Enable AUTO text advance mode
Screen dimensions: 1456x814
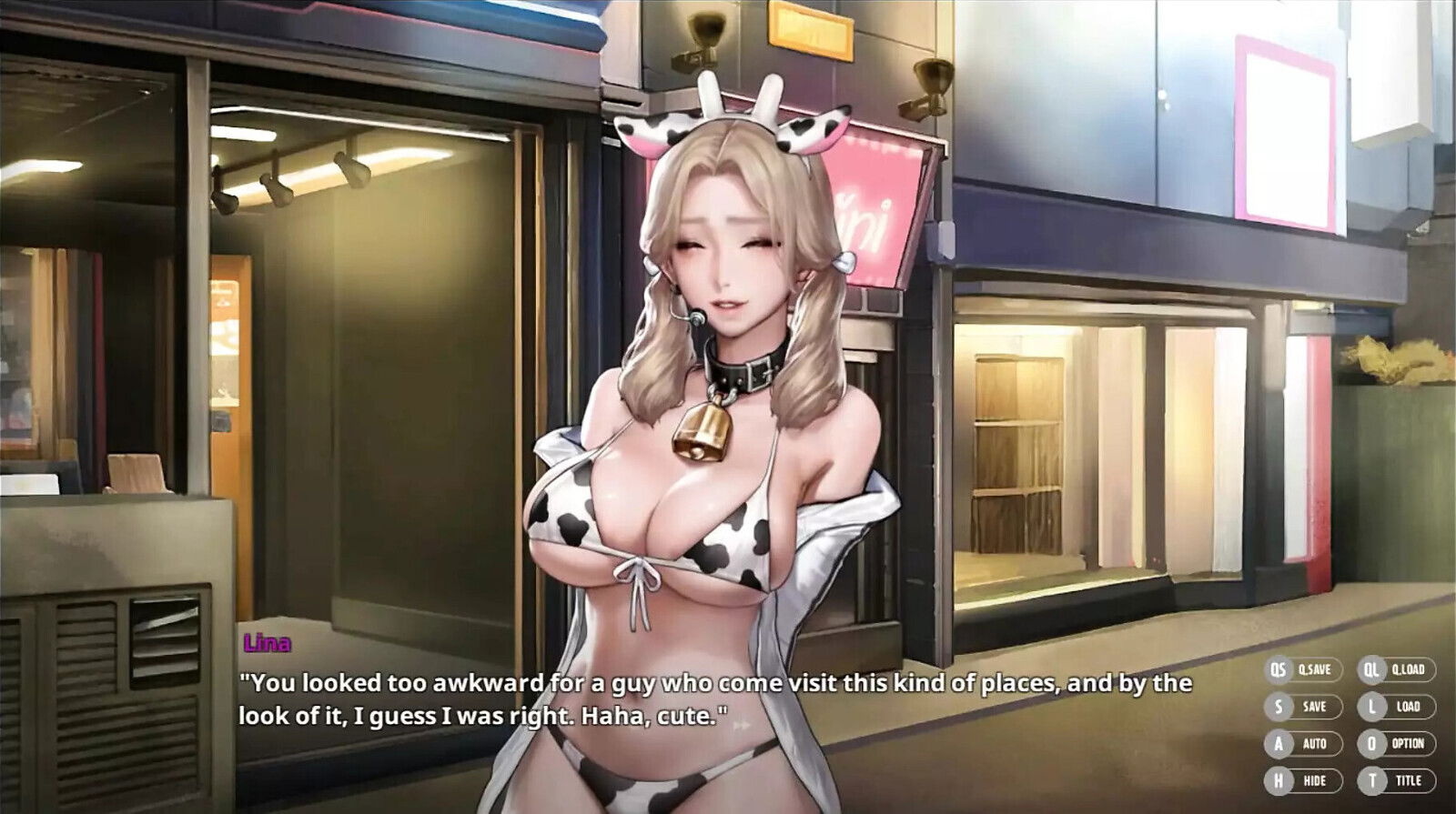click(x=1315, y=742)
